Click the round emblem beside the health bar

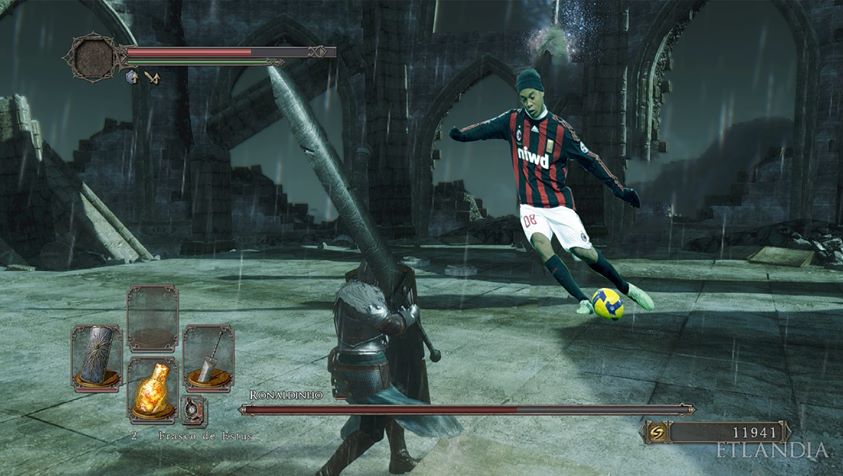click(x=93, y=55)
